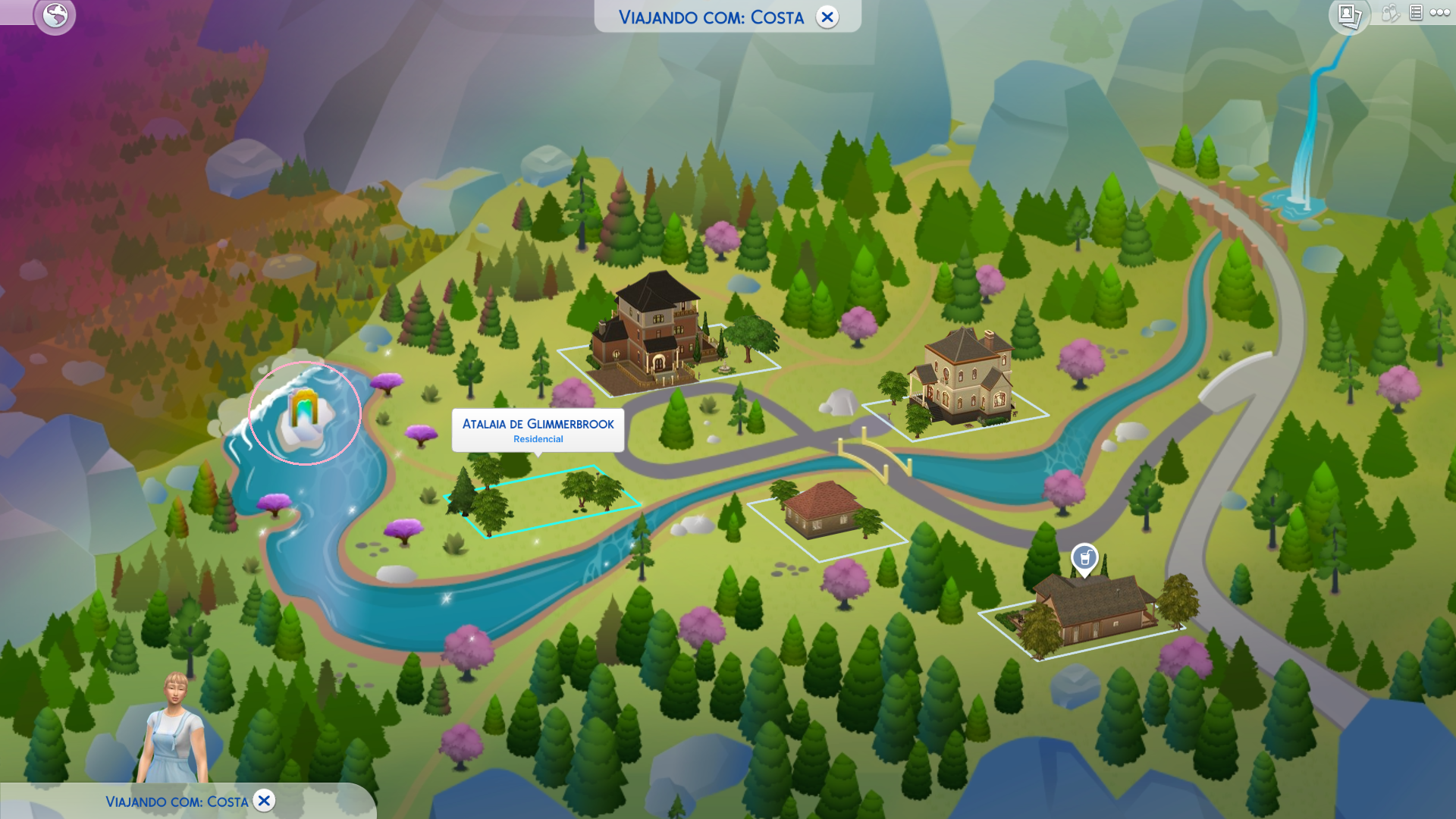This screenshot has height=819, width=1456.
Task: Select the highlighted Atalaia de Glimmerbrook lot
Action: tap(542, 500)
